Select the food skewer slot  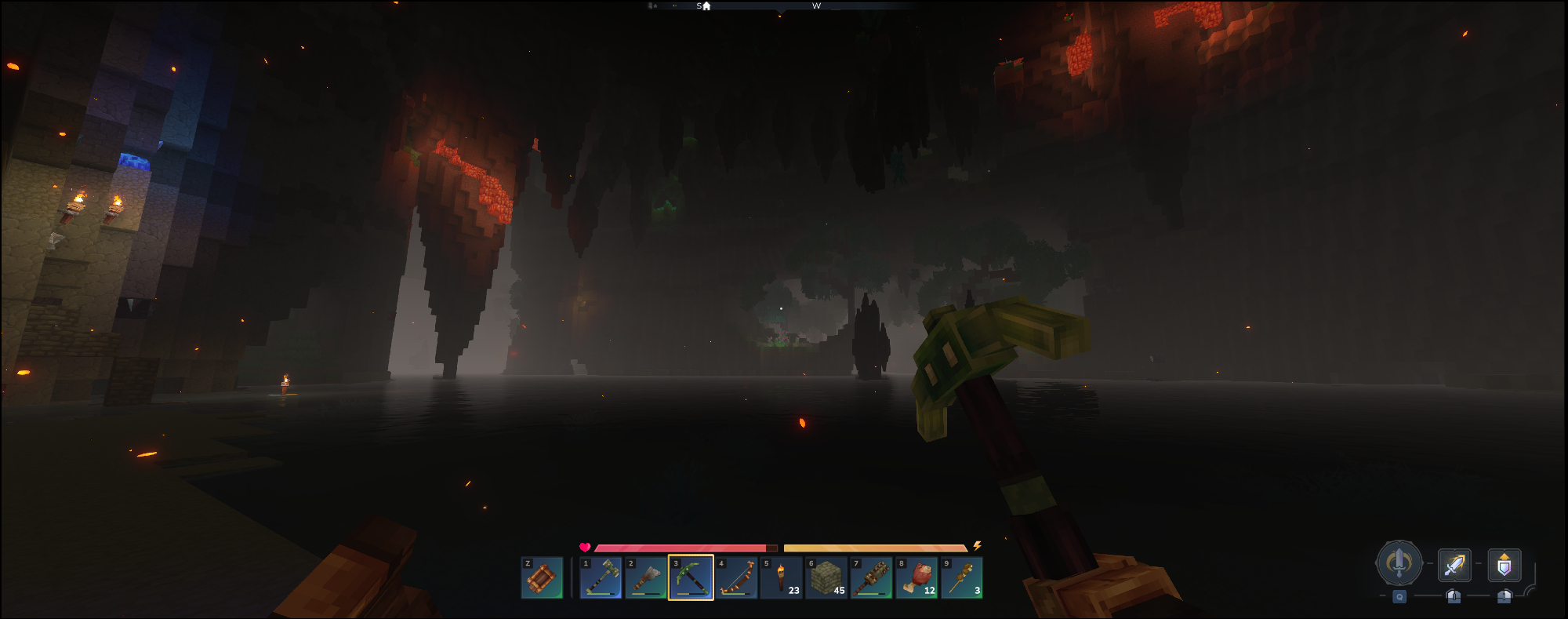tap(962, 578)
